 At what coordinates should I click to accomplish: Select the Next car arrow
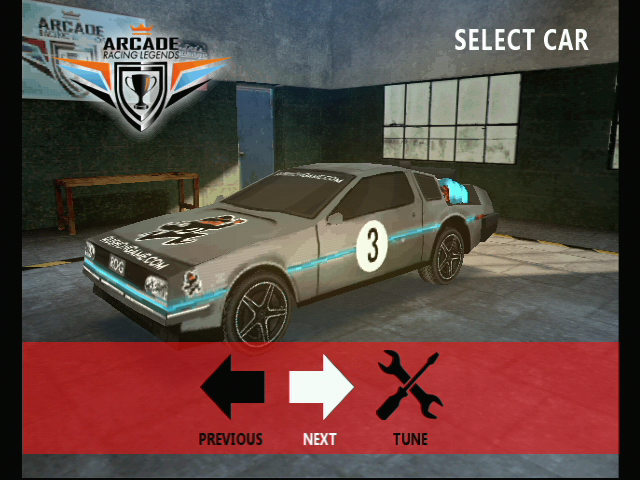[x=320, y=387]
